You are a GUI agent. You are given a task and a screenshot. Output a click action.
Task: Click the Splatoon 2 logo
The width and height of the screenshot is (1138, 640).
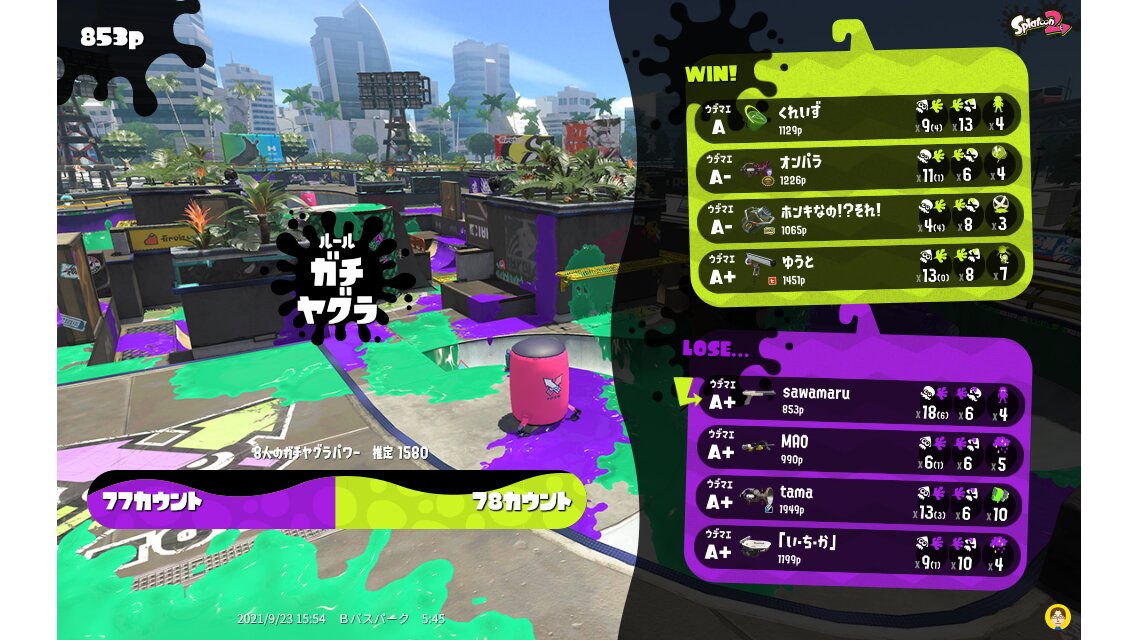click(x=1041, y=24)
